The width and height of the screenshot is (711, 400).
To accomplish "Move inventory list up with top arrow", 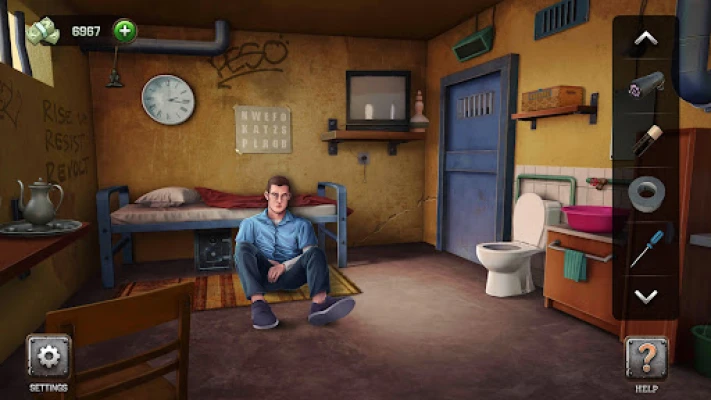I will click(646, 39).
